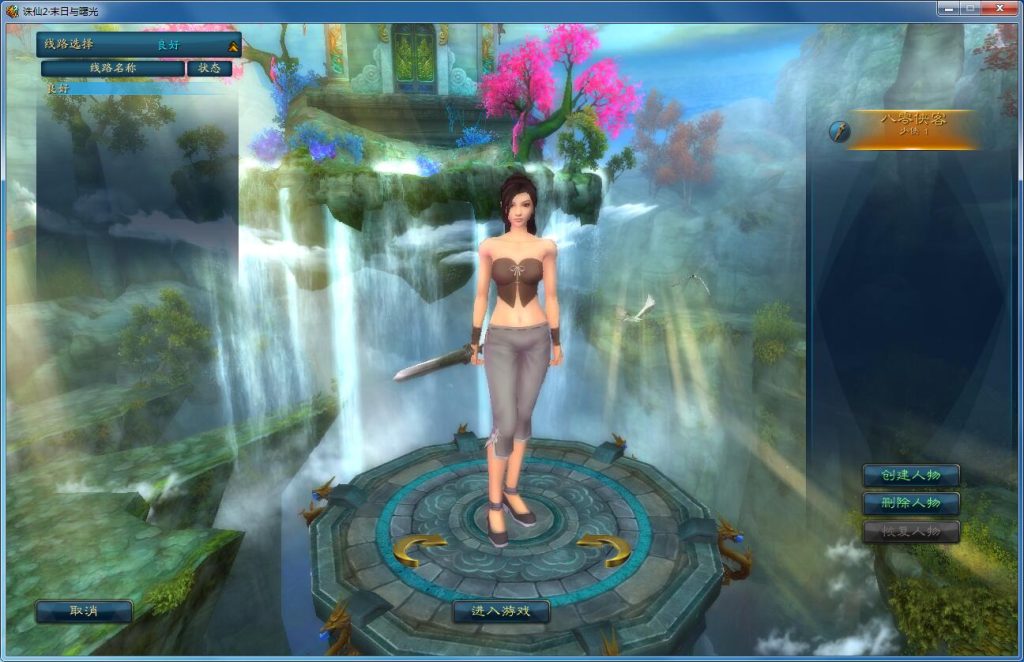The image size is (1024, 662).
Task: Cancel with the 取消 button
Action: click(x=84, y=611)
